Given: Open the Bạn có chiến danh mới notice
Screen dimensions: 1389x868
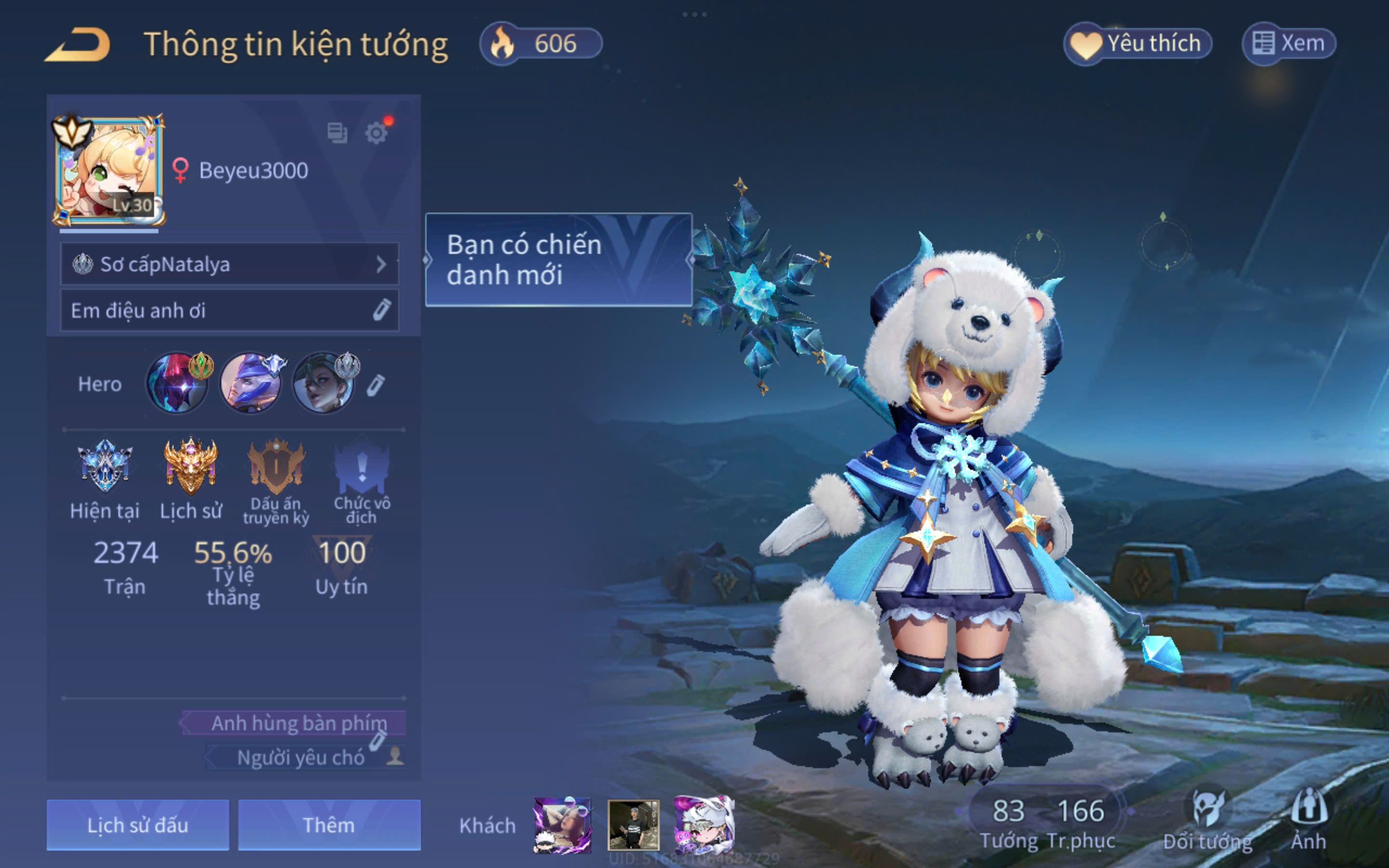Looking at the screenshot, I should 558,260.
